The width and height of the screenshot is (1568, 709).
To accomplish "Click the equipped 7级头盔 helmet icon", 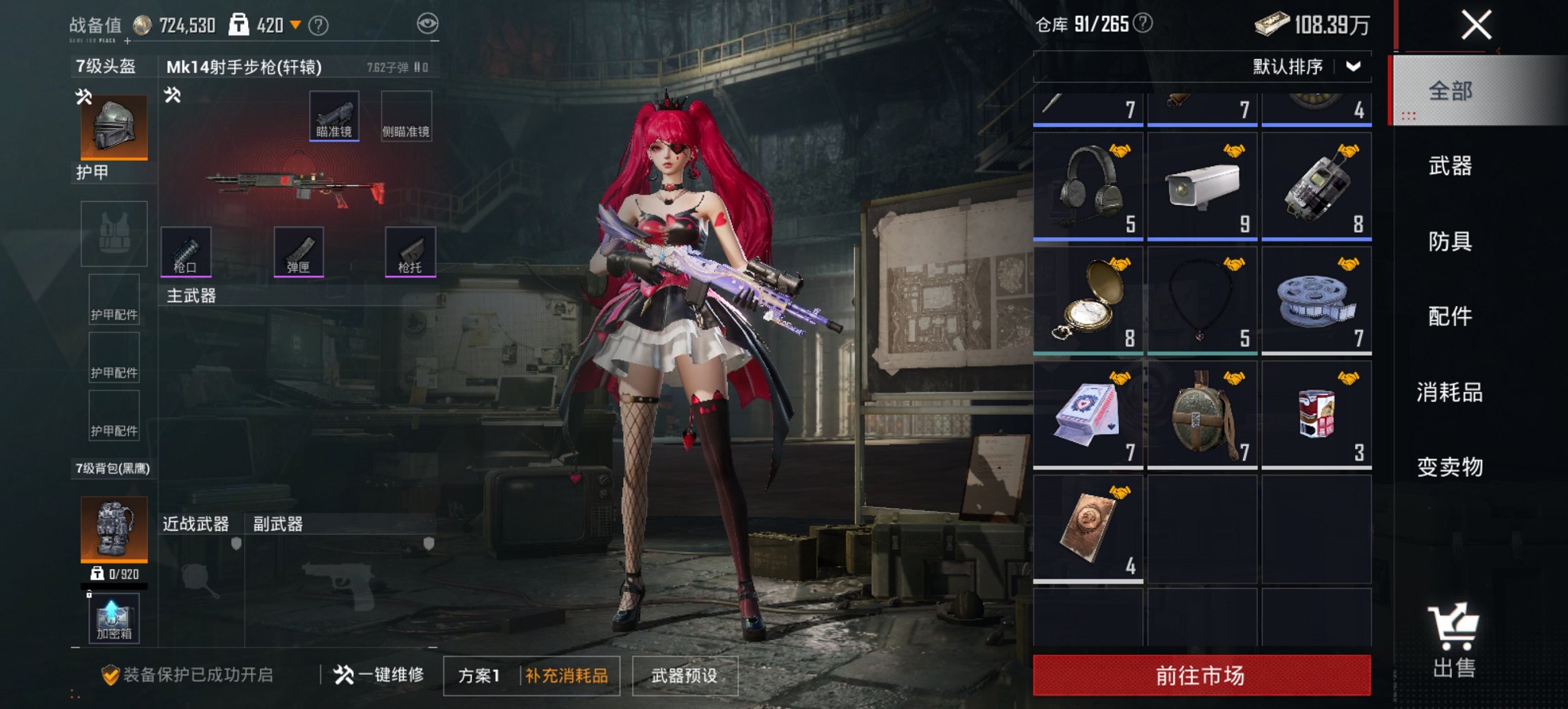I will [x=112, y=125].
